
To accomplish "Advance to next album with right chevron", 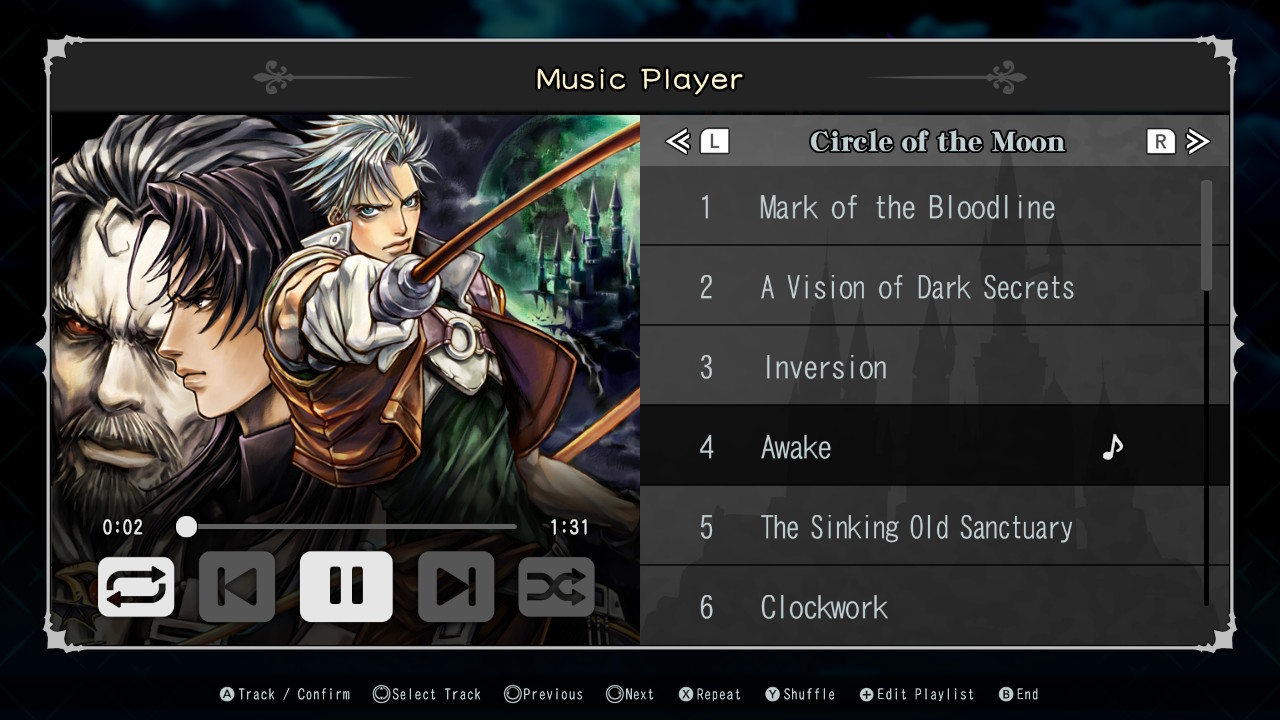I will (1198, 141).
